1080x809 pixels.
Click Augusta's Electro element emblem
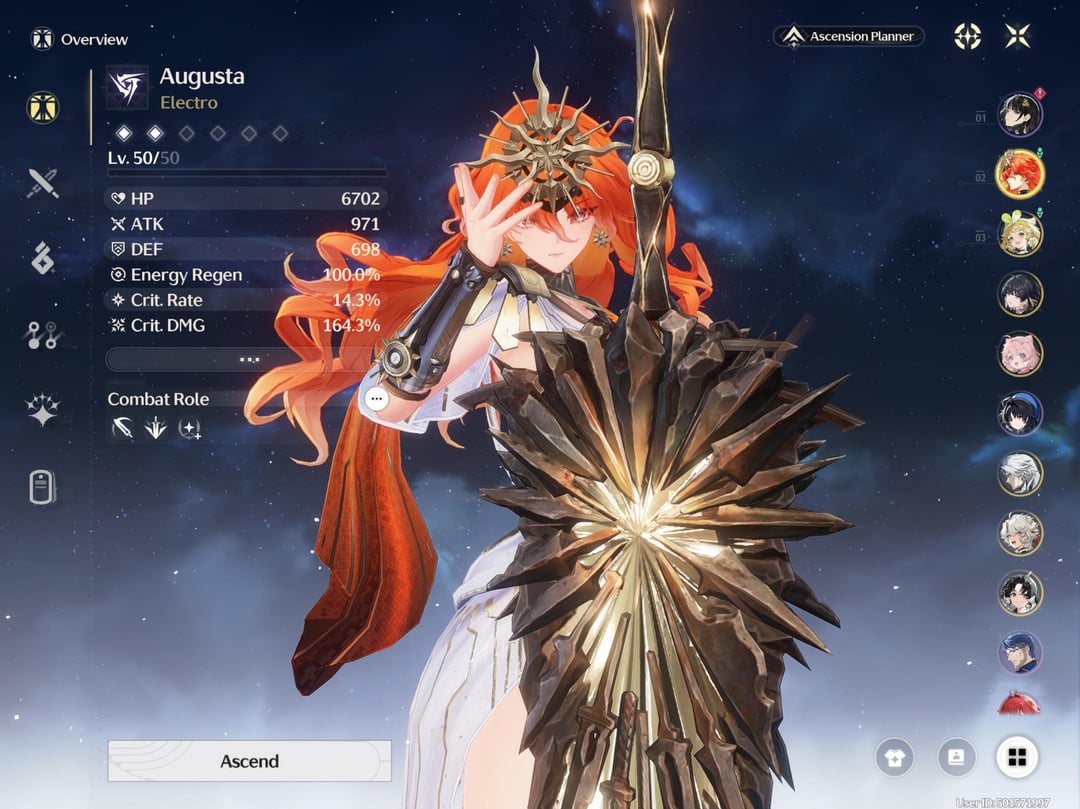coord(127,87)
